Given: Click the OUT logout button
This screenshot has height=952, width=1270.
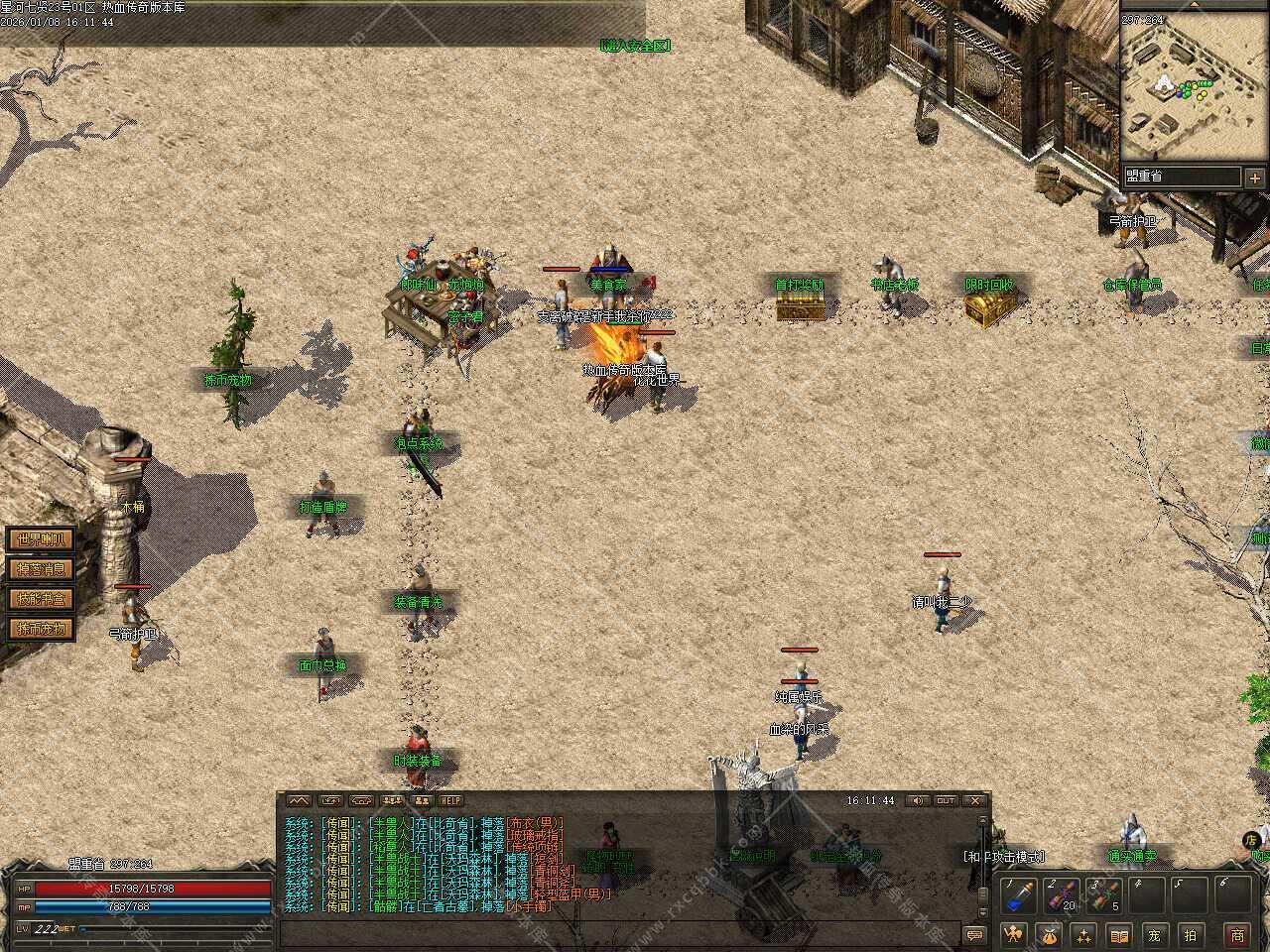Looking at the screenshot, I should coord(946,801).
